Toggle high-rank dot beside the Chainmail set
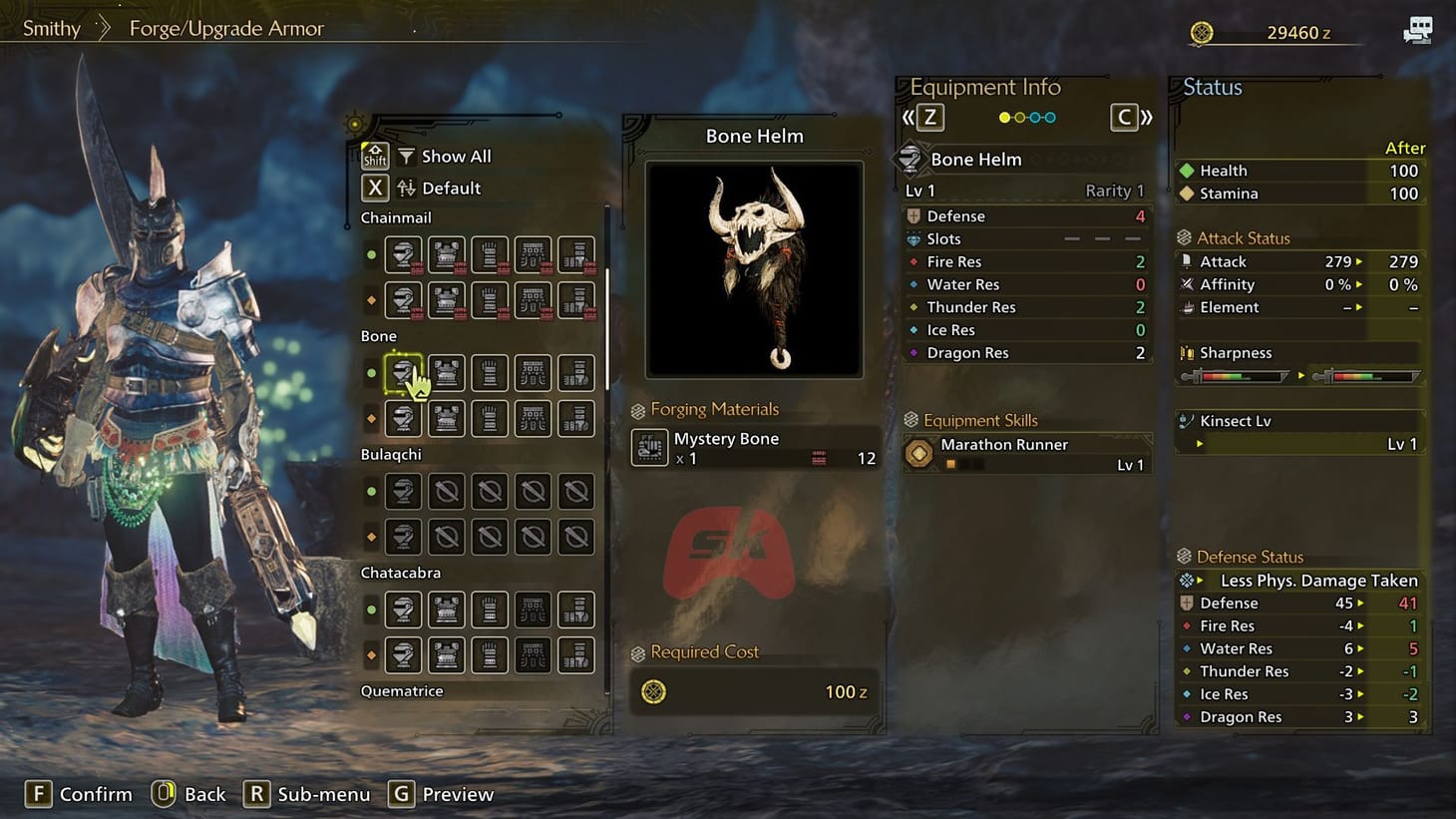The image size is (1456, 819). pos(372,299)
